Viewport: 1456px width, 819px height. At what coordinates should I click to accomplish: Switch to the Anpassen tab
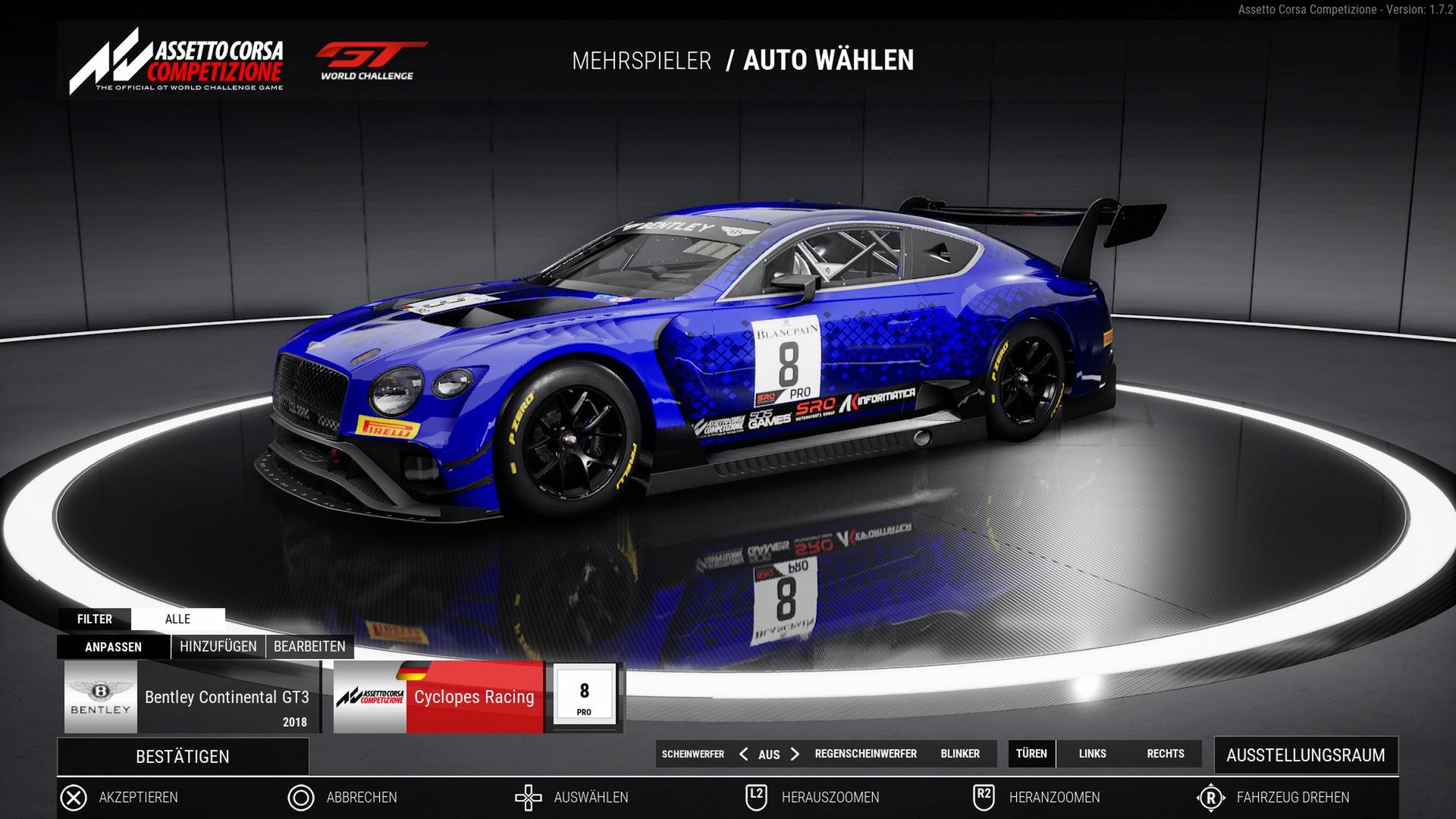click(x=113, y=647)
